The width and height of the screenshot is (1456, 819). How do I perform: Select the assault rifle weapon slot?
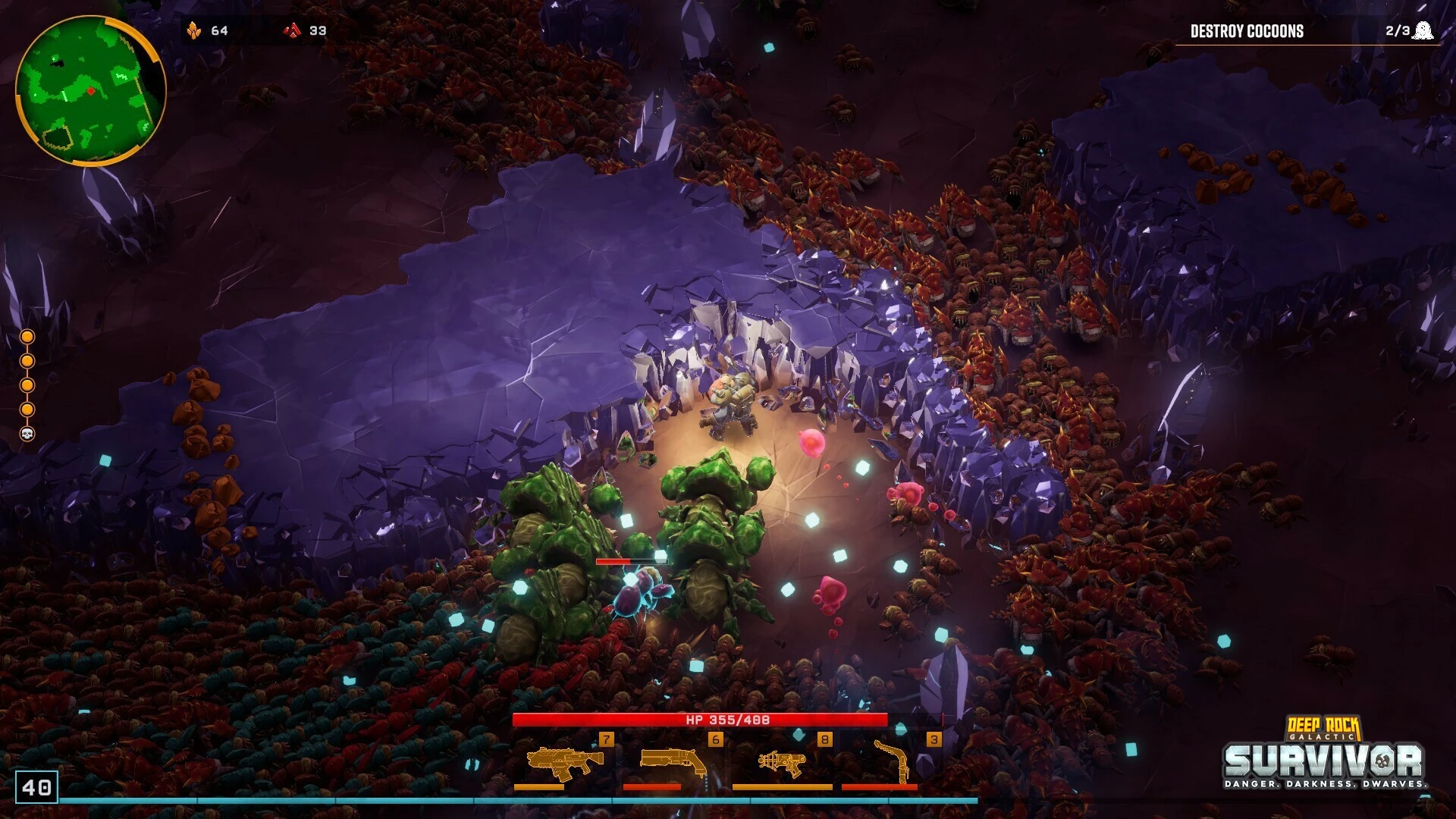tap(564, 761)
